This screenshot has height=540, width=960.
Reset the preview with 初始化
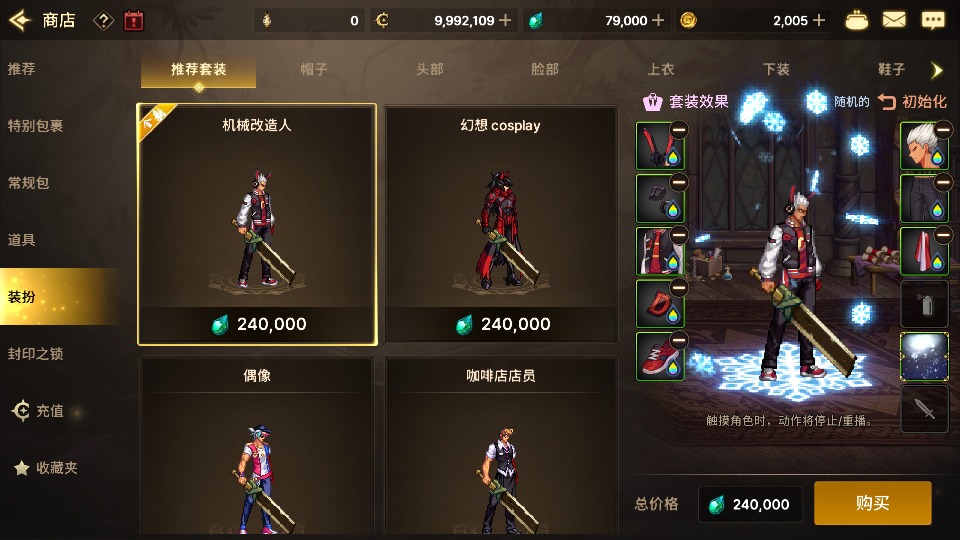pyautogui.click(x=912, y=101)
